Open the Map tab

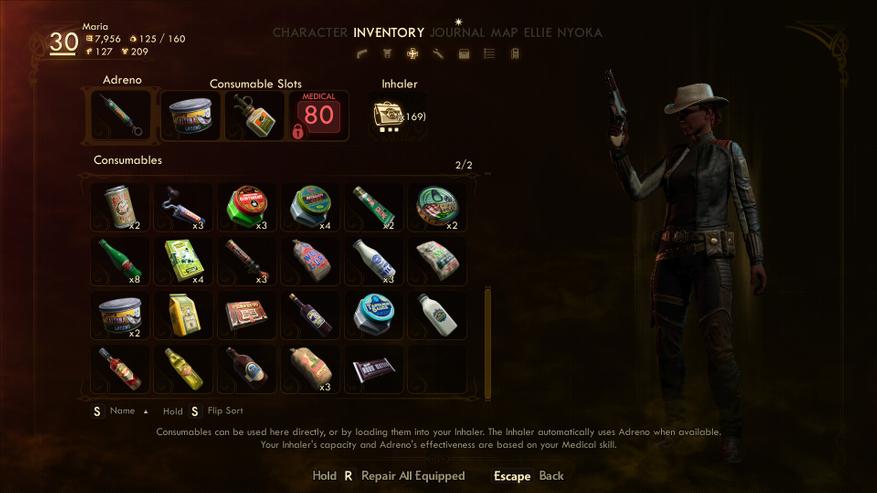click(504, 33)
